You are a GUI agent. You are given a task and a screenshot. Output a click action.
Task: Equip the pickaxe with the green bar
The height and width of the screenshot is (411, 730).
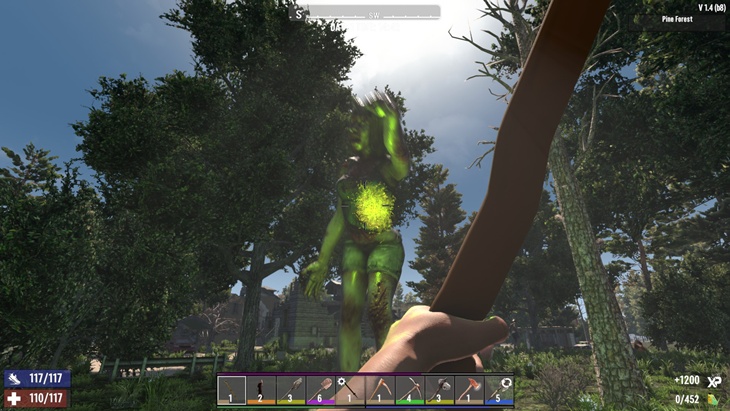pos(410,389)
